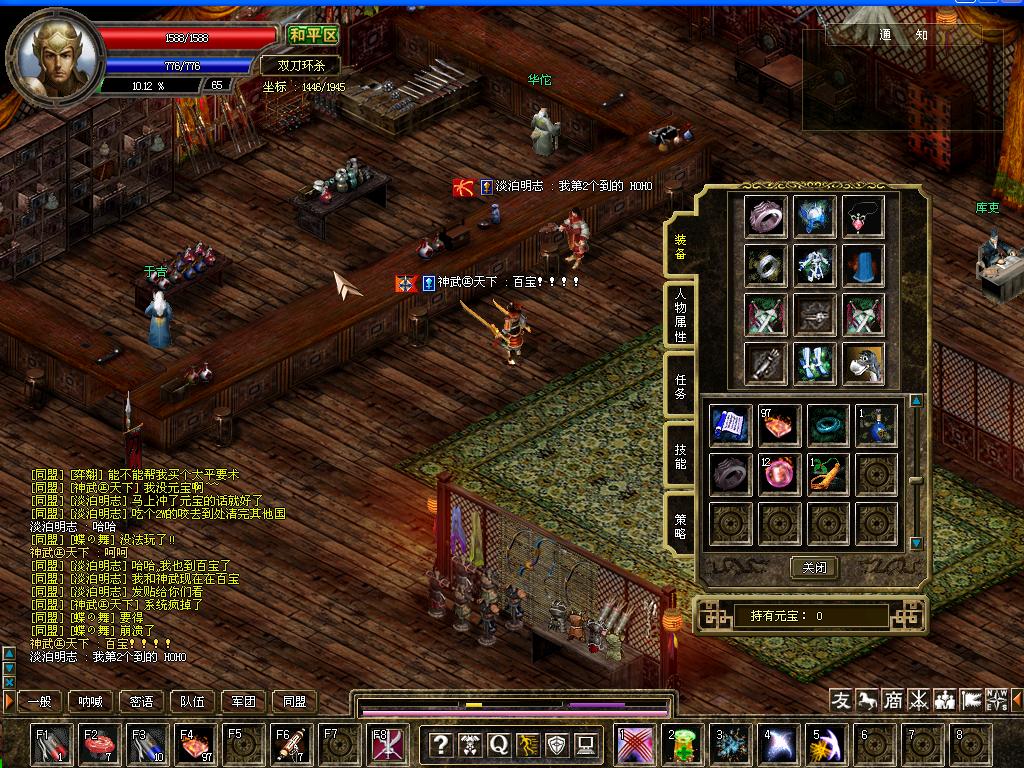The height and width of the screenshot is (768, 1024).
Task: Open the 任务 quests tab
Action: pos(680,386)
